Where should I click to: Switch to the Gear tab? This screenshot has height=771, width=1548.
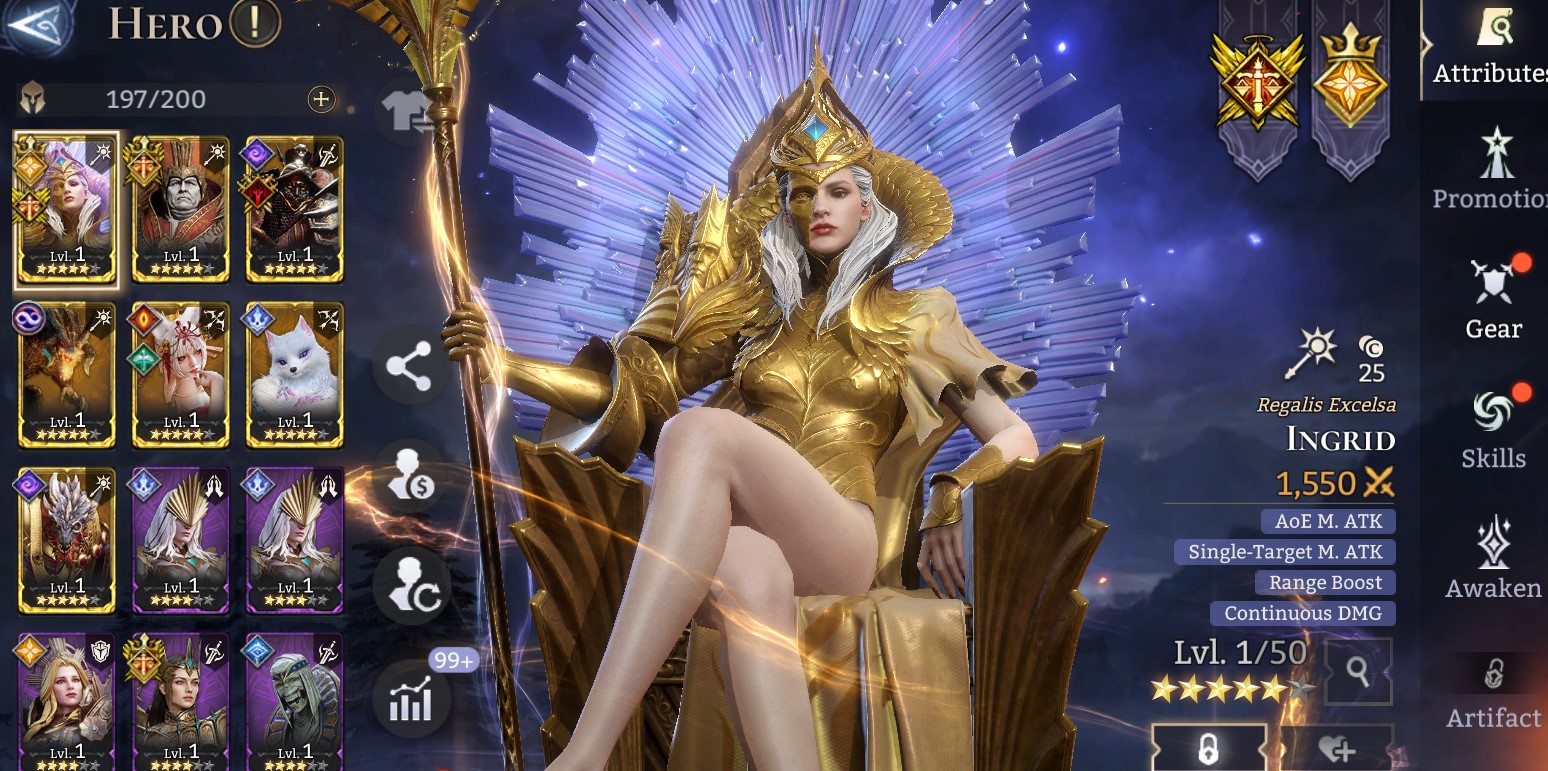[1494, 300]
